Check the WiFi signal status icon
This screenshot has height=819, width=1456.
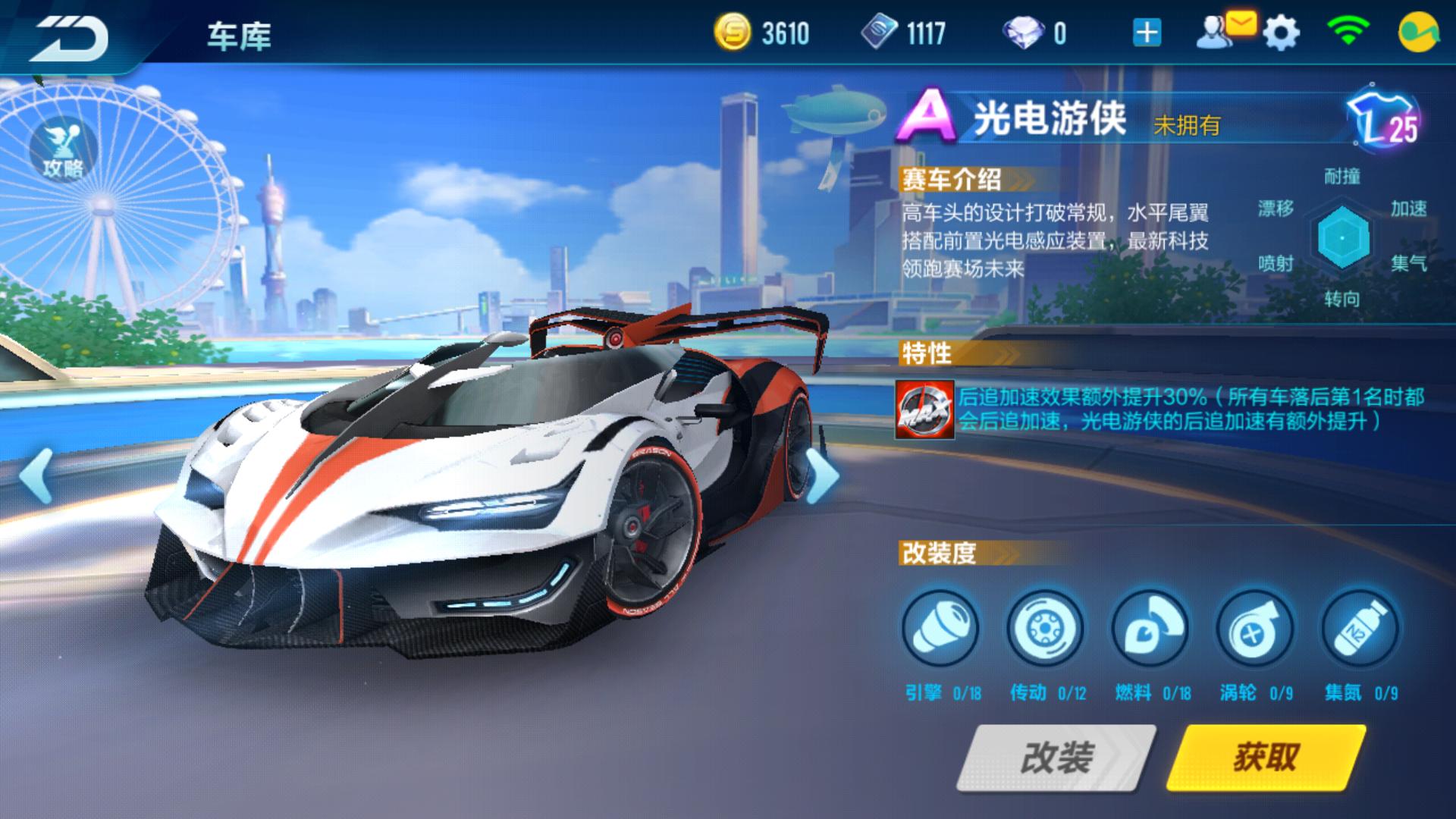click(x=1350, y=32)
